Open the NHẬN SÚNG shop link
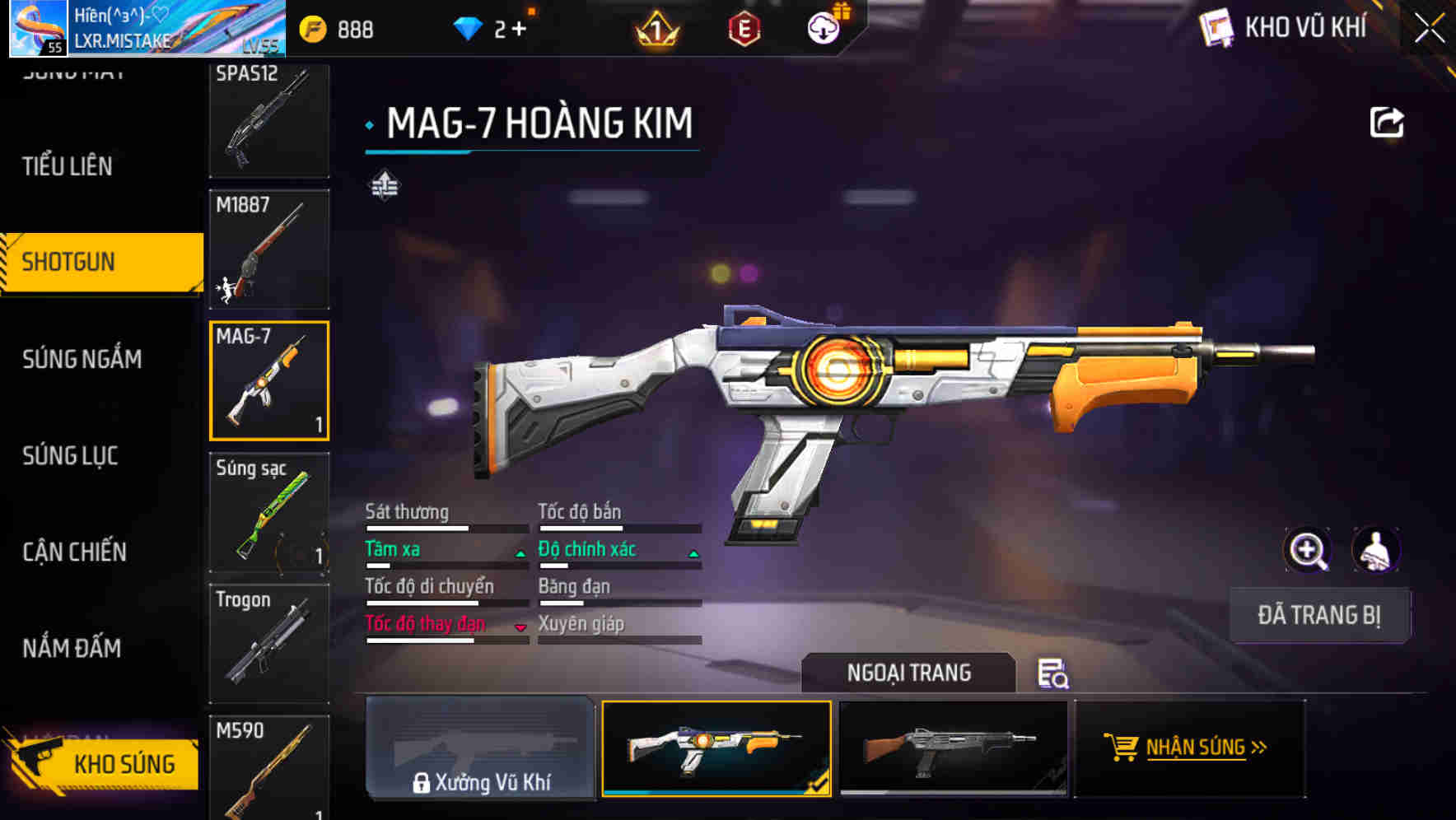 point(1191,748)
